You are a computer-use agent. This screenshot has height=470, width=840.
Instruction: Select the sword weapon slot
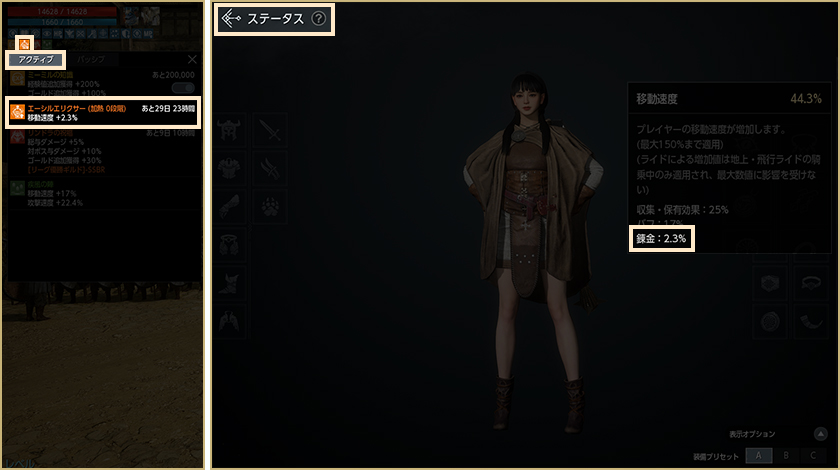click(271, 130)
